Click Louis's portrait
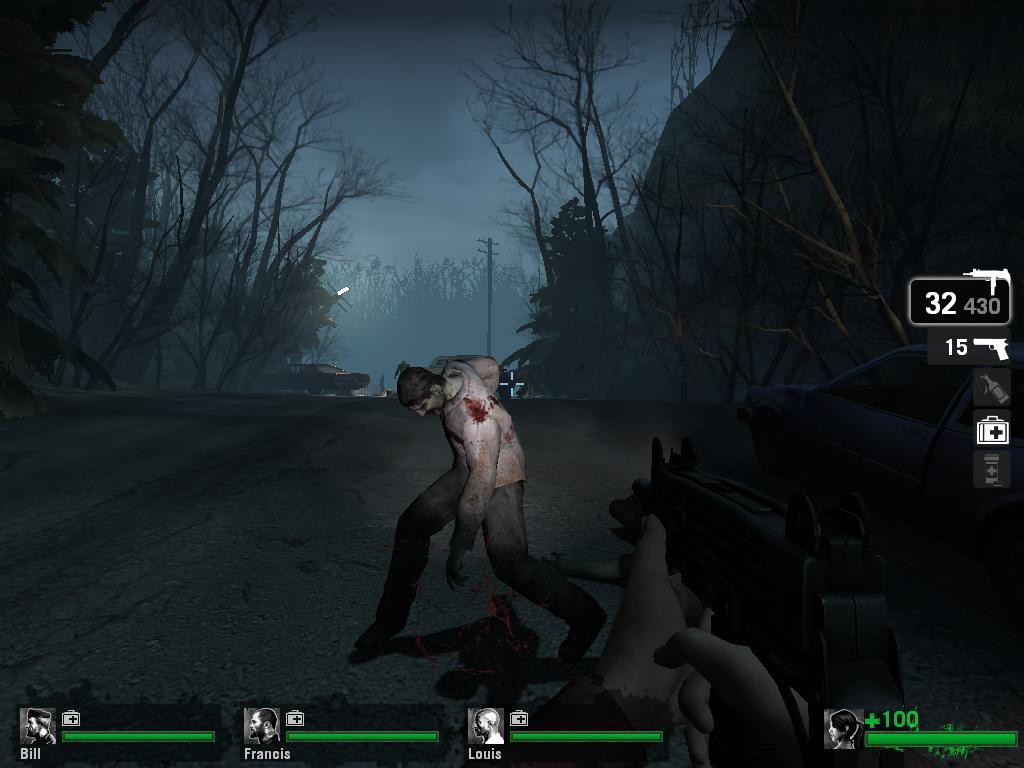 (x=486, y=727)
